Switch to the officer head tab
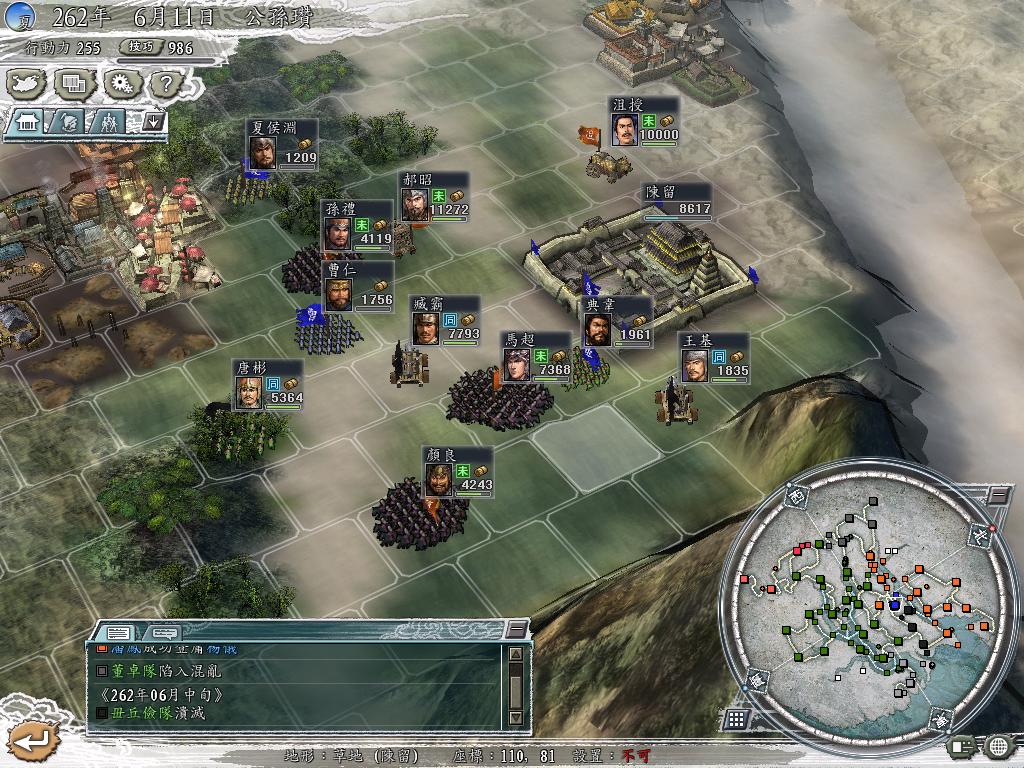Viewport: 1024px width, 768px height. coord(70,122)
